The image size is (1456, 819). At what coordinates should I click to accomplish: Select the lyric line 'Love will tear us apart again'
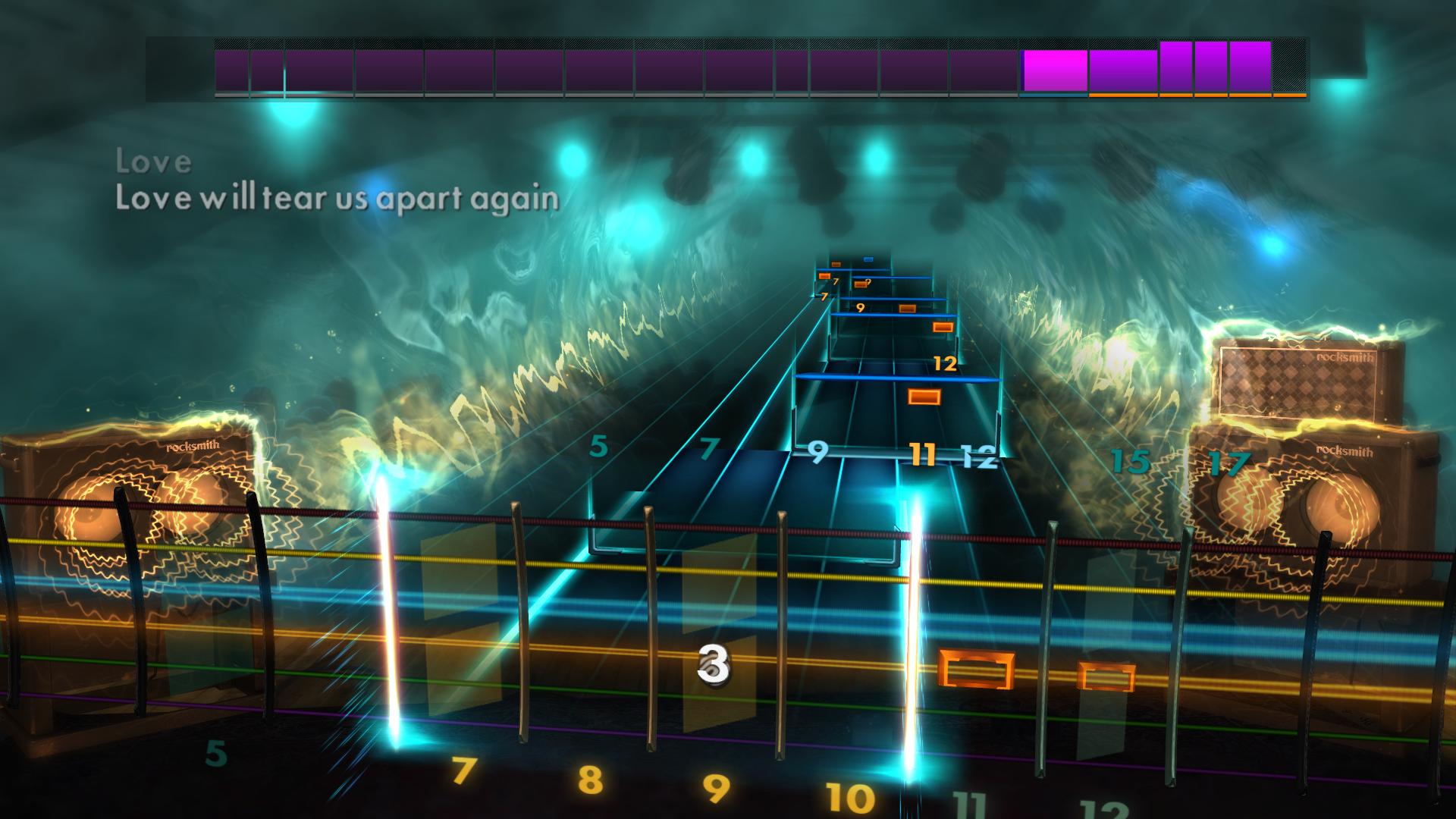click(x=336, y=199)
